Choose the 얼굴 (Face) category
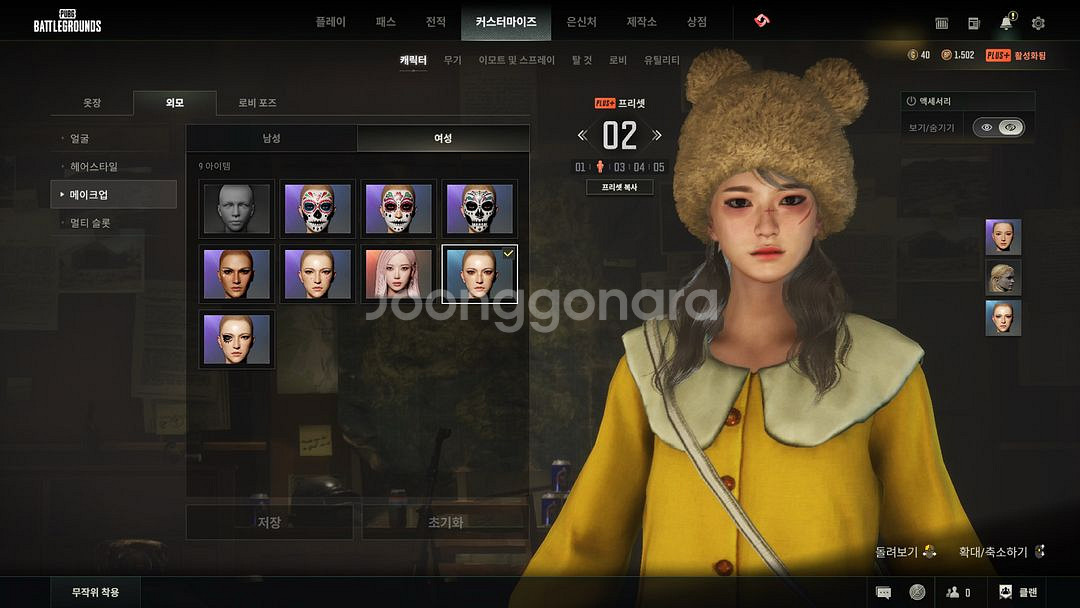The width and height of the screenshot is (1080, 608). point(80,139)
